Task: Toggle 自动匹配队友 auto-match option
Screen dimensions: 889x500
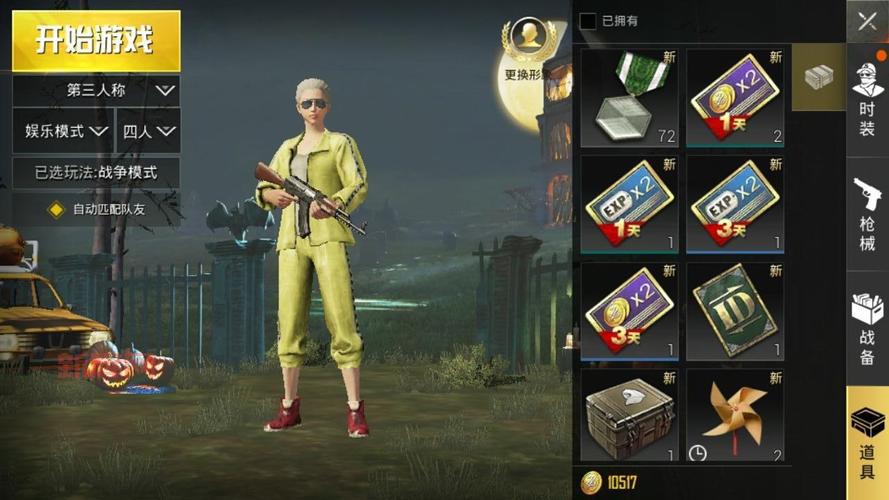Action: [x=58, y=210]
